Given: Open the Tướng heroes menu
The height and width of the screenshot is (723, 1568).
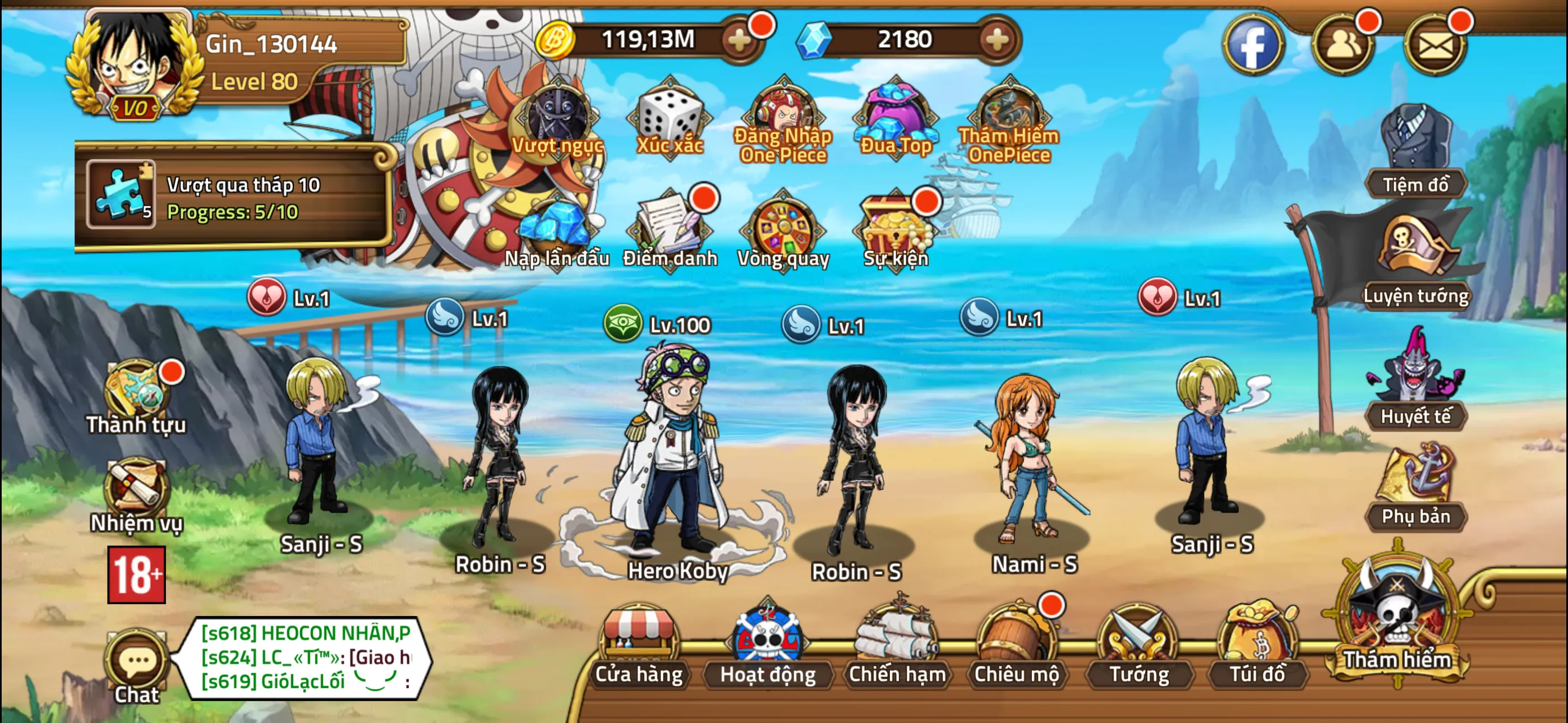Looking at the screenshot, I should point(1138,645).
